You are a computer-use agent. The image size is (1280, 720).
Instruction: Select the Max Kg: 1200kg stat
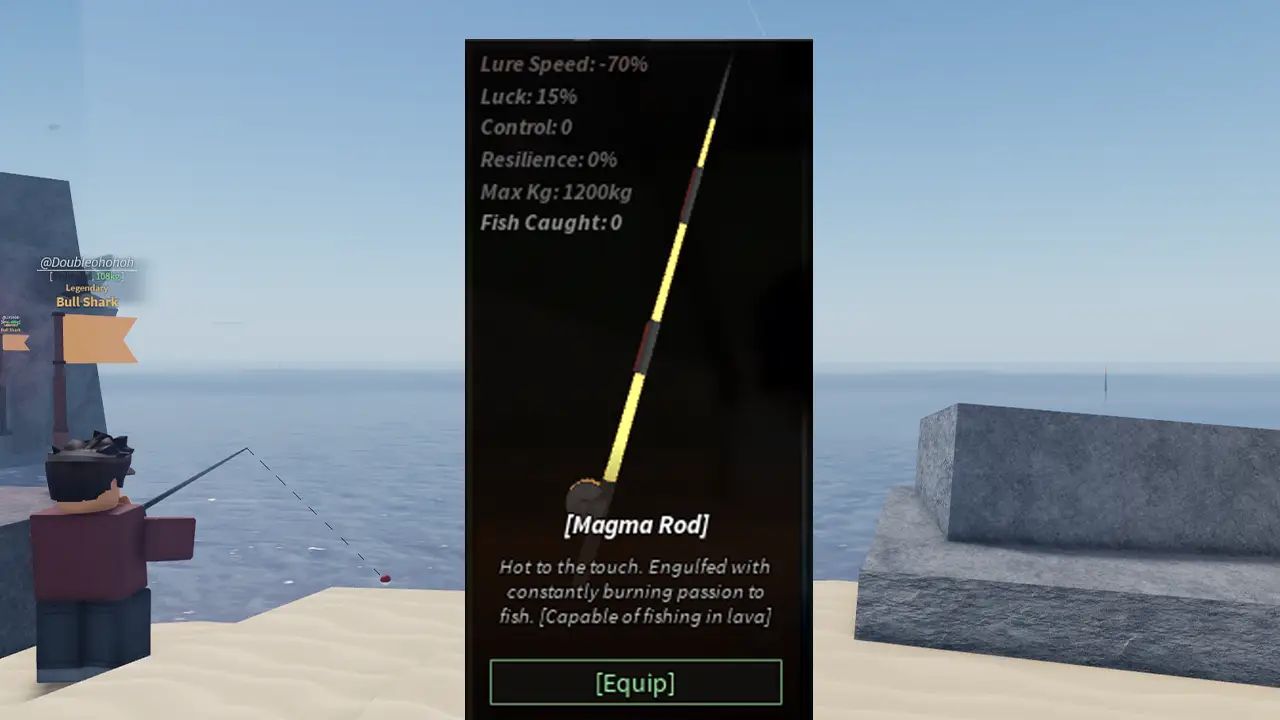click(555, 192)
